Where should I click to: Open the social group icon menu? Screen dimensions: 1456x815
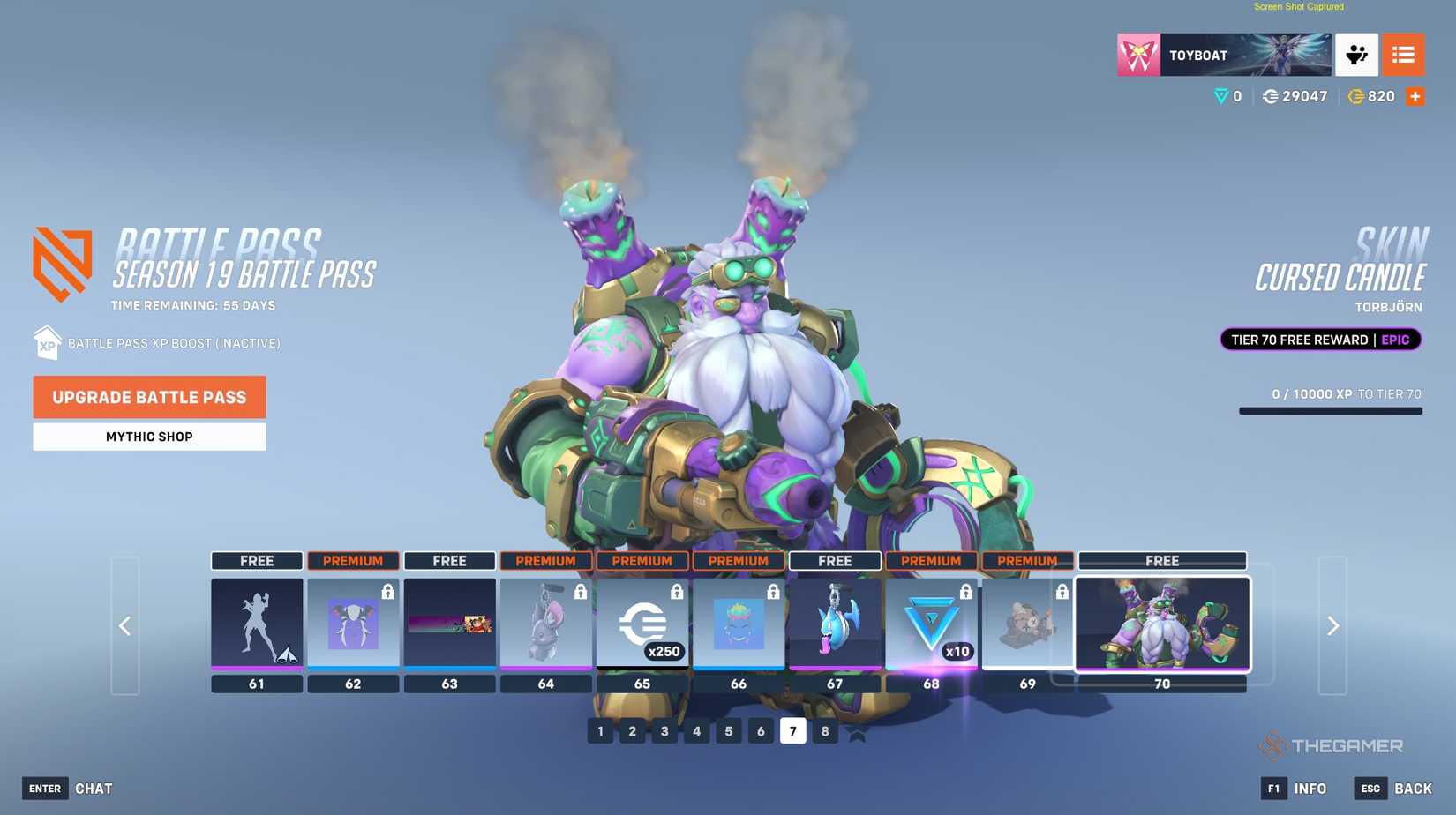1356,55
